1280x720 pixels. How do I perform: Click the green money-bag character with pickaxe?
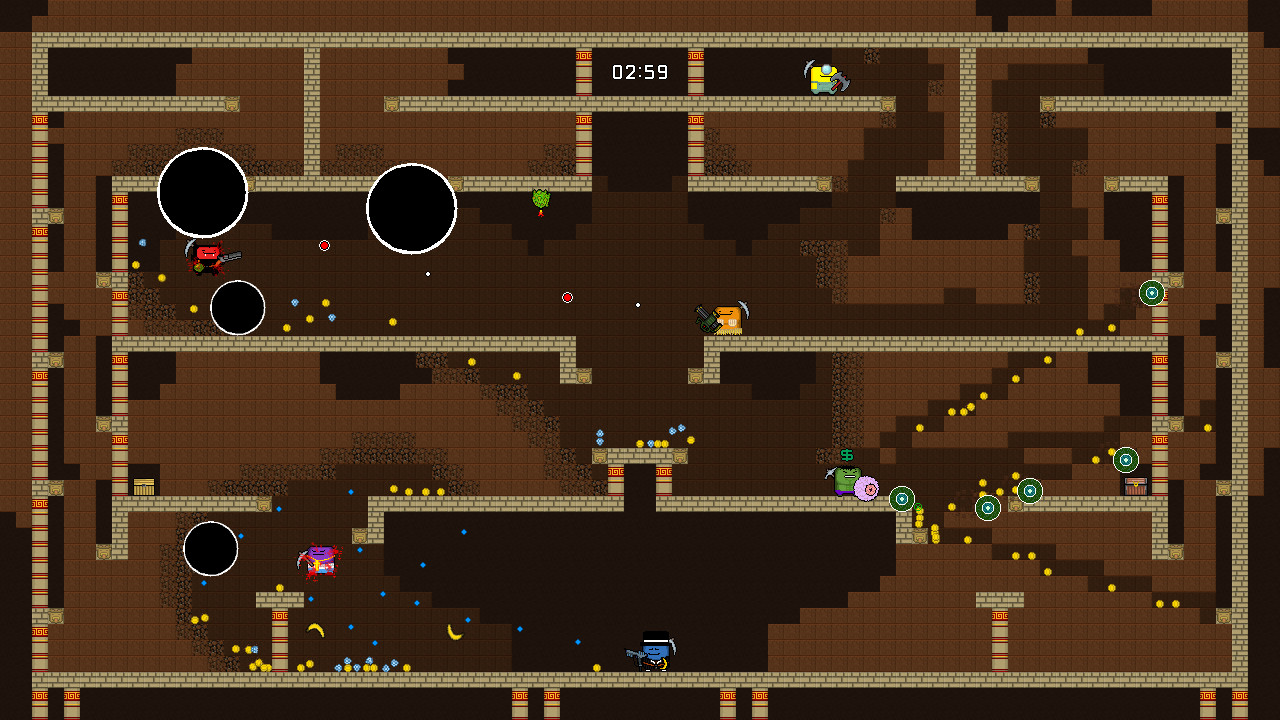point(846,477)
